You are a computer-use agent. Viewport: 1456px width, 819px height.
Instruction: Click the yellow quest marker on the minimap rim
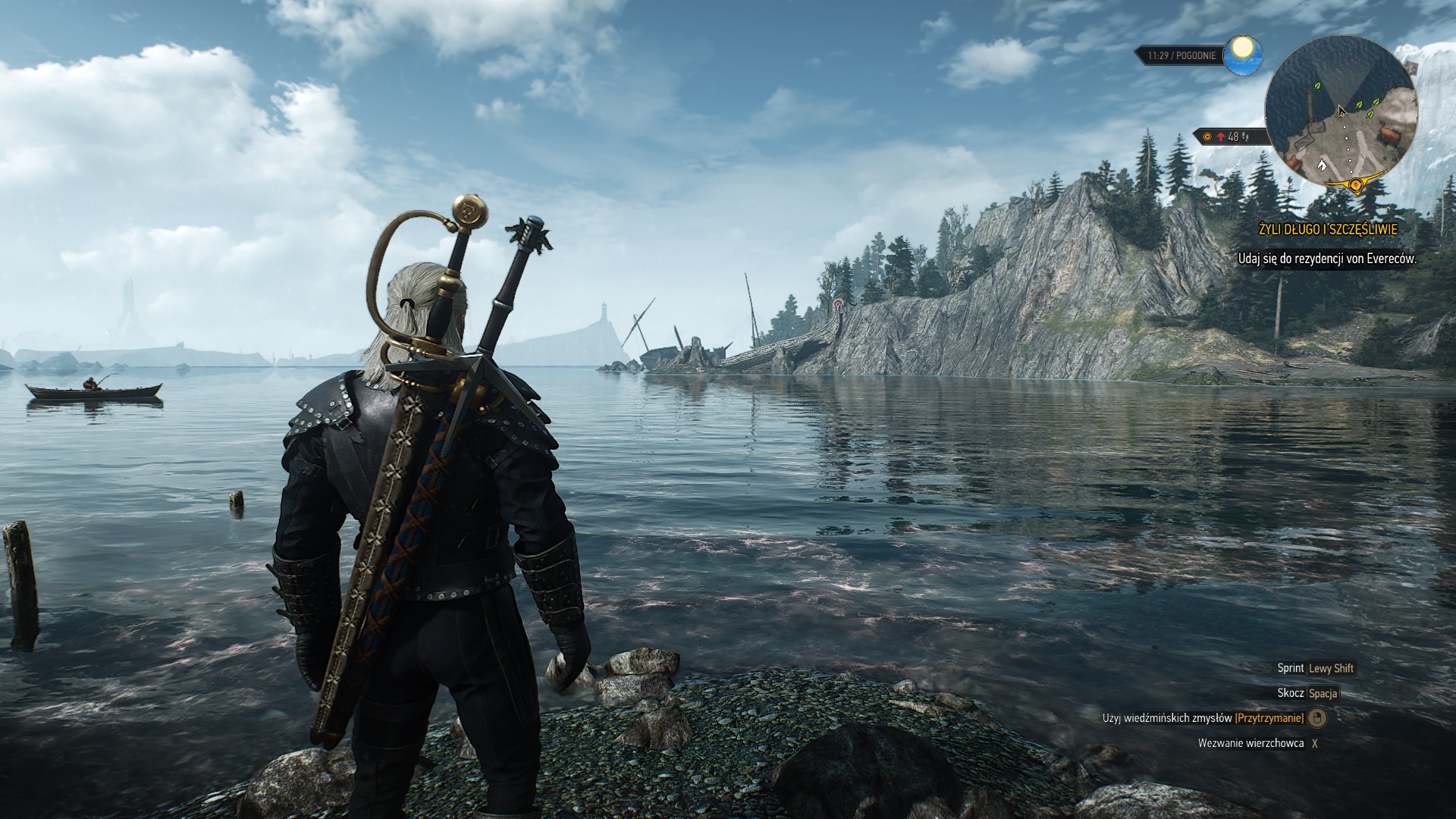(x=1355, y=184)
